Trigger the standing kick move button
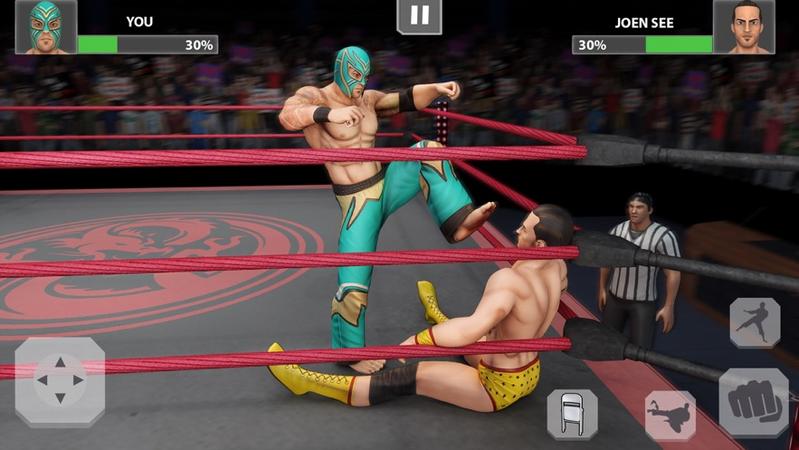The width and height of the screenshot is (799, 450). coord(755,322)
